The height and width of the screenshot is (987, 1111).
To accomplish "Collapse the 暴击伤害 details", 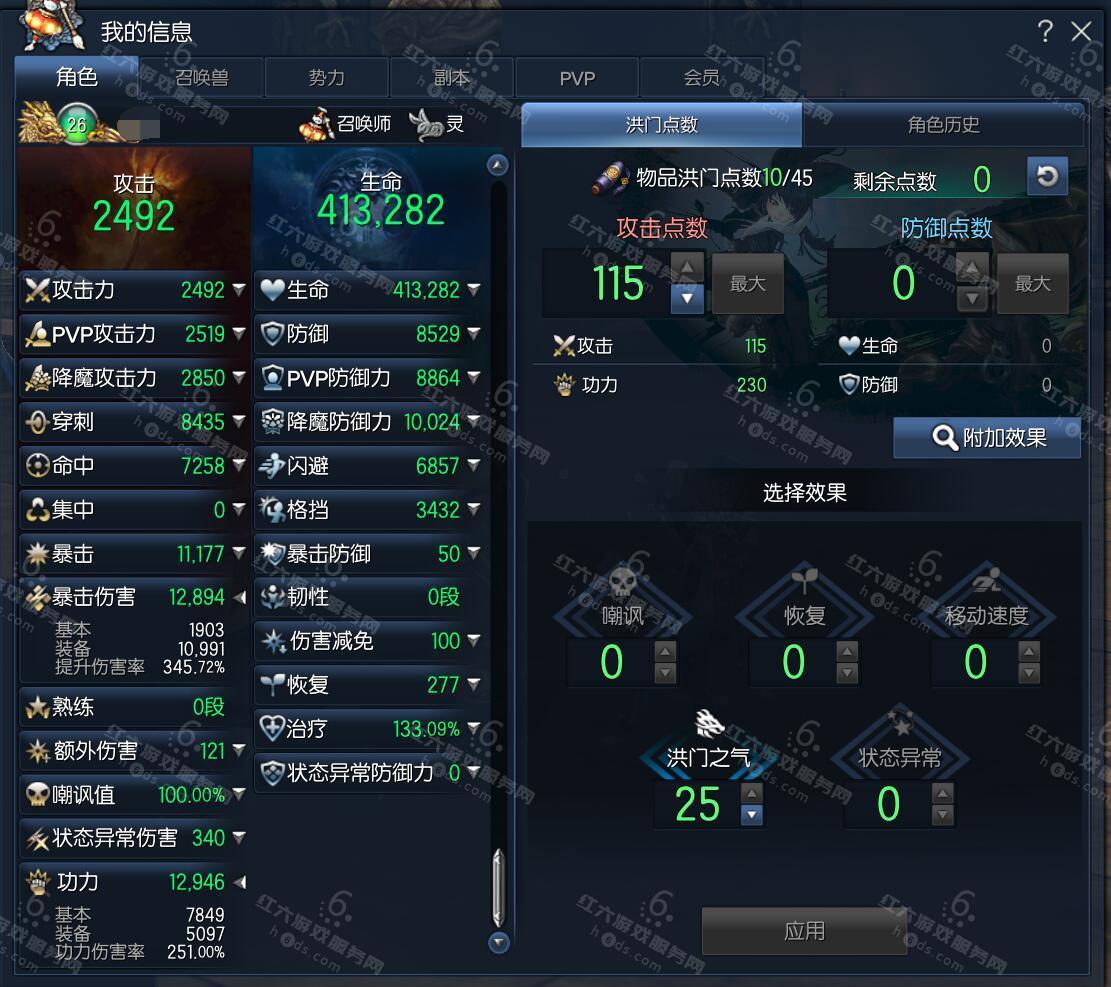I will coord(239,597).
